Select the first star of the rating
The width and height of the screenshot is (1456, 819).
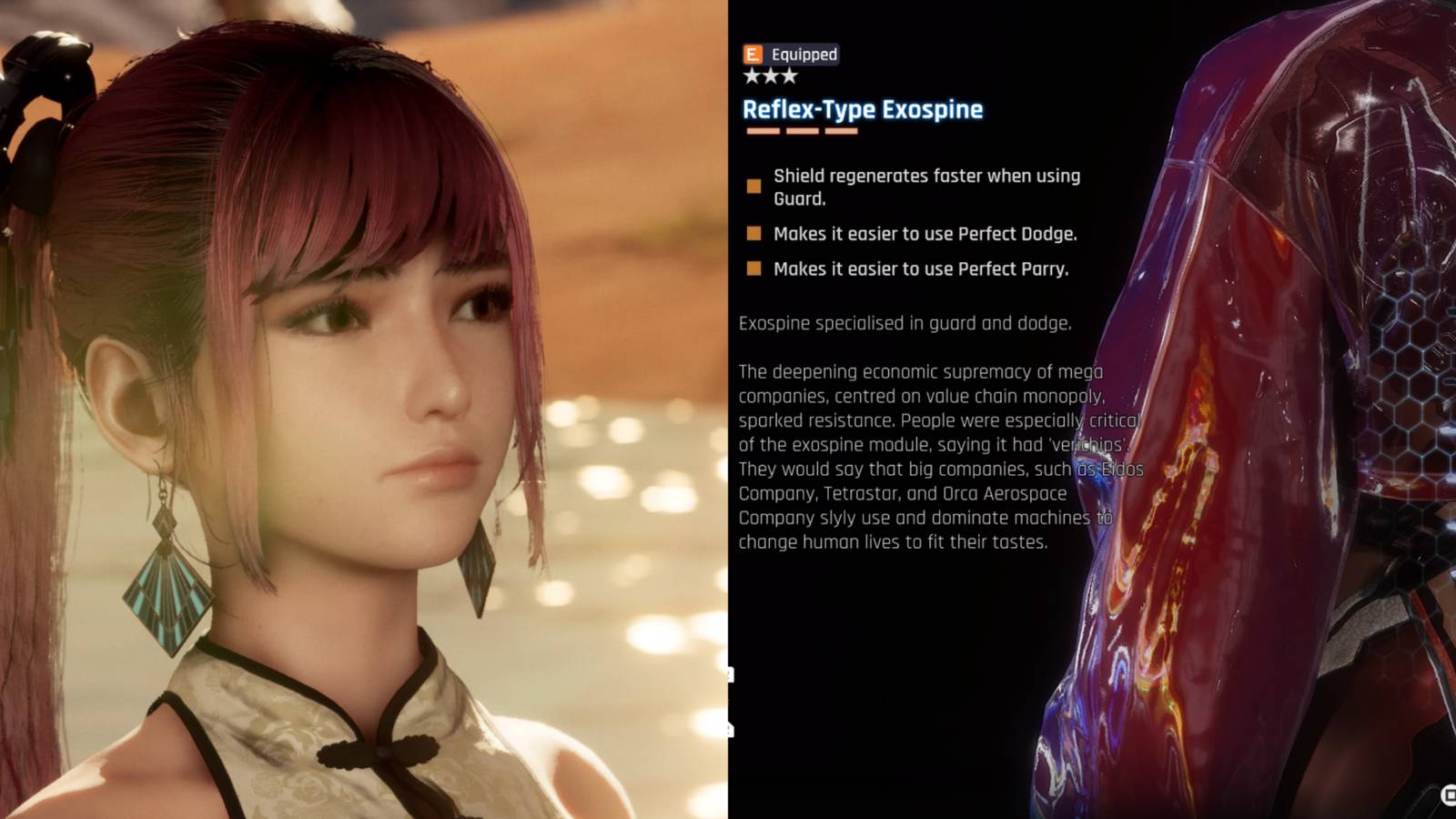coord(752,76)
